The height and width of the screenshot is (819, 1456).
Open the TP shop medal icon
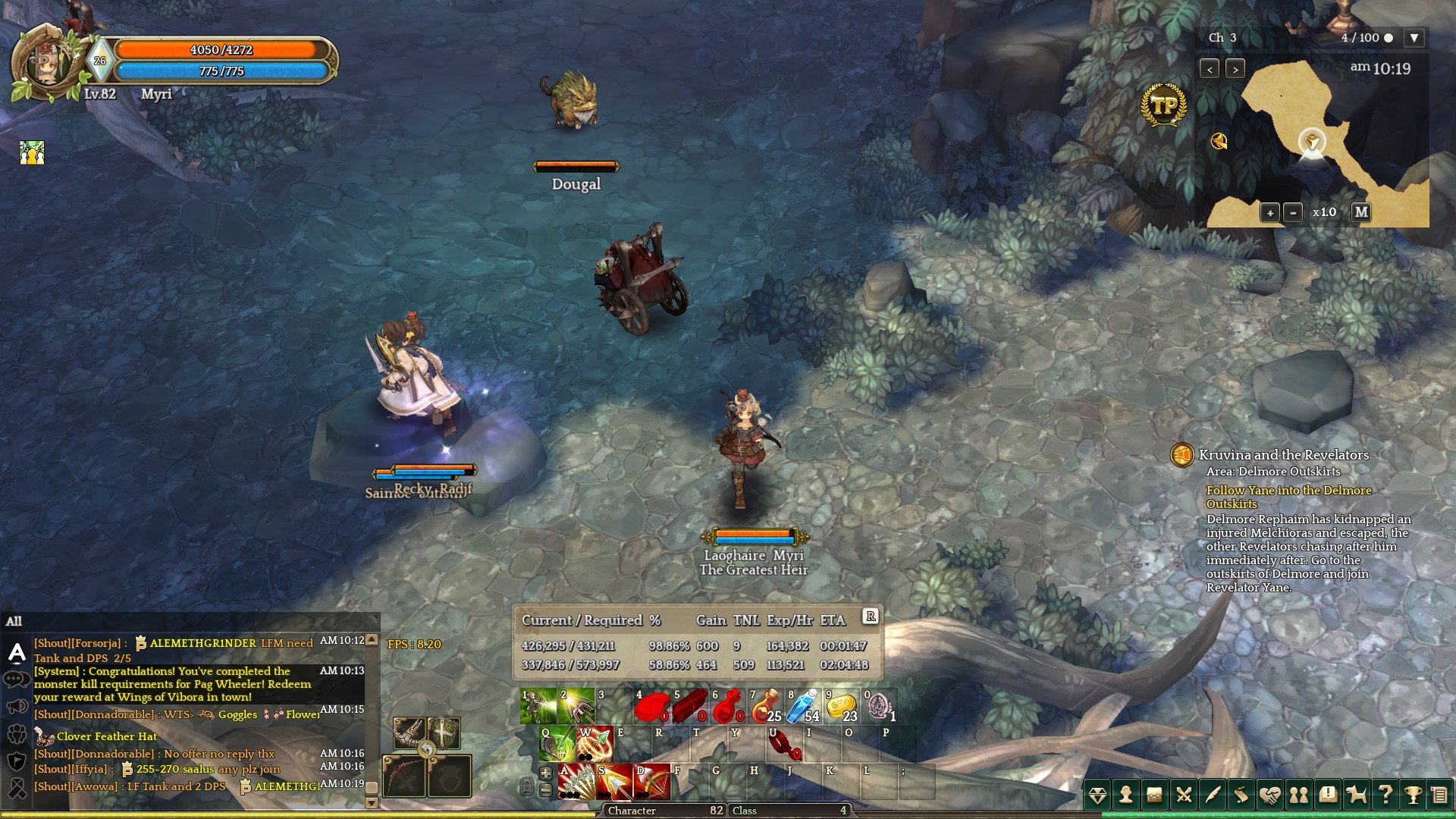(1163, 105)
